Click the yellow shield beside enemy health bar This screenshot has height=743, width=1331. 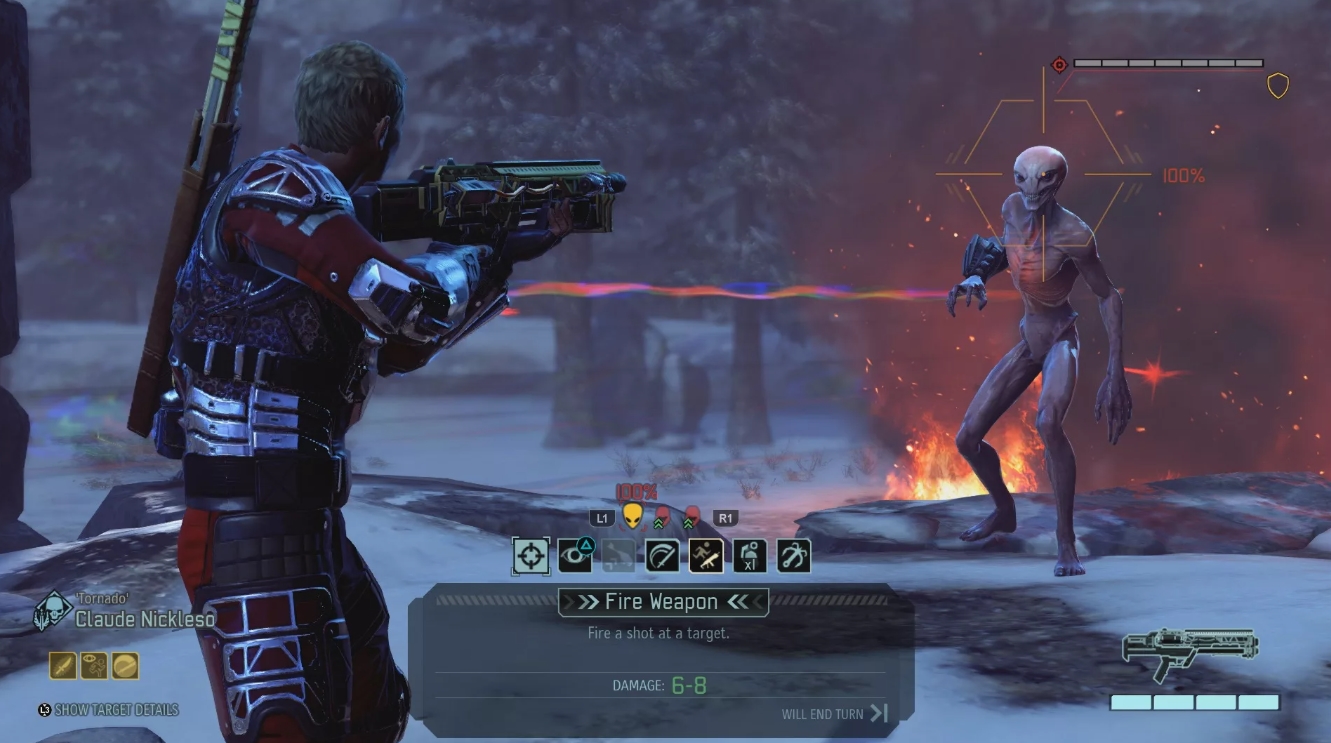(x=1279, y=86)
